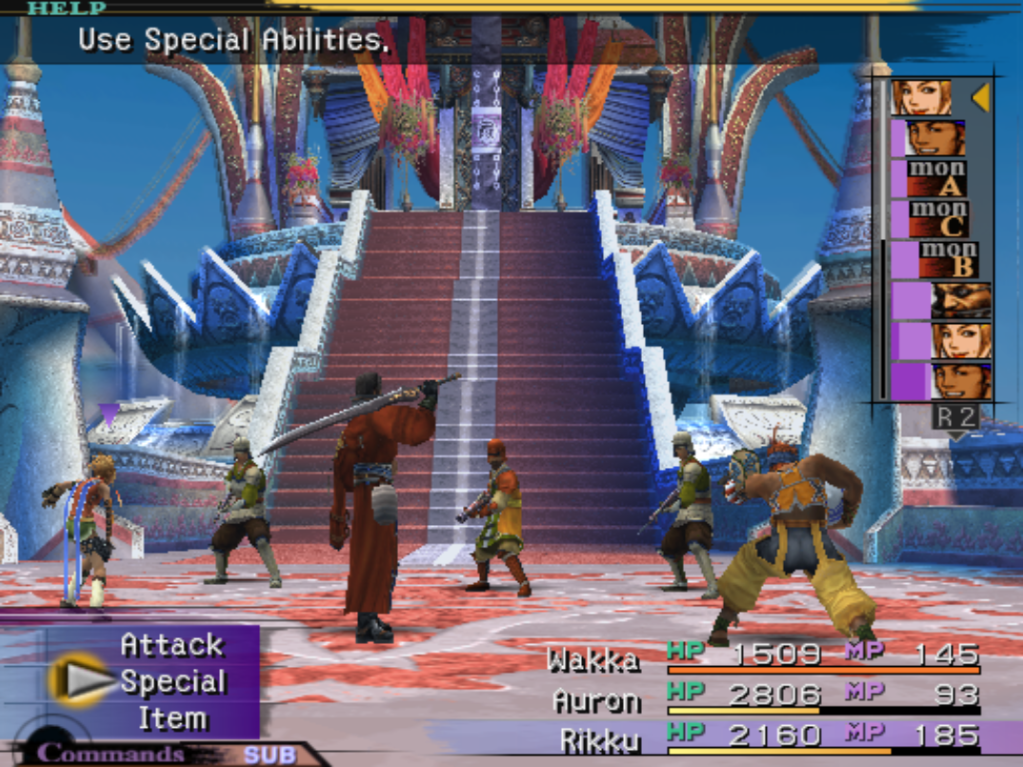Image resolution: width=1023 pixels, height=767 pixels.
Task: Open the Item command
Action: tap(172, 718)
